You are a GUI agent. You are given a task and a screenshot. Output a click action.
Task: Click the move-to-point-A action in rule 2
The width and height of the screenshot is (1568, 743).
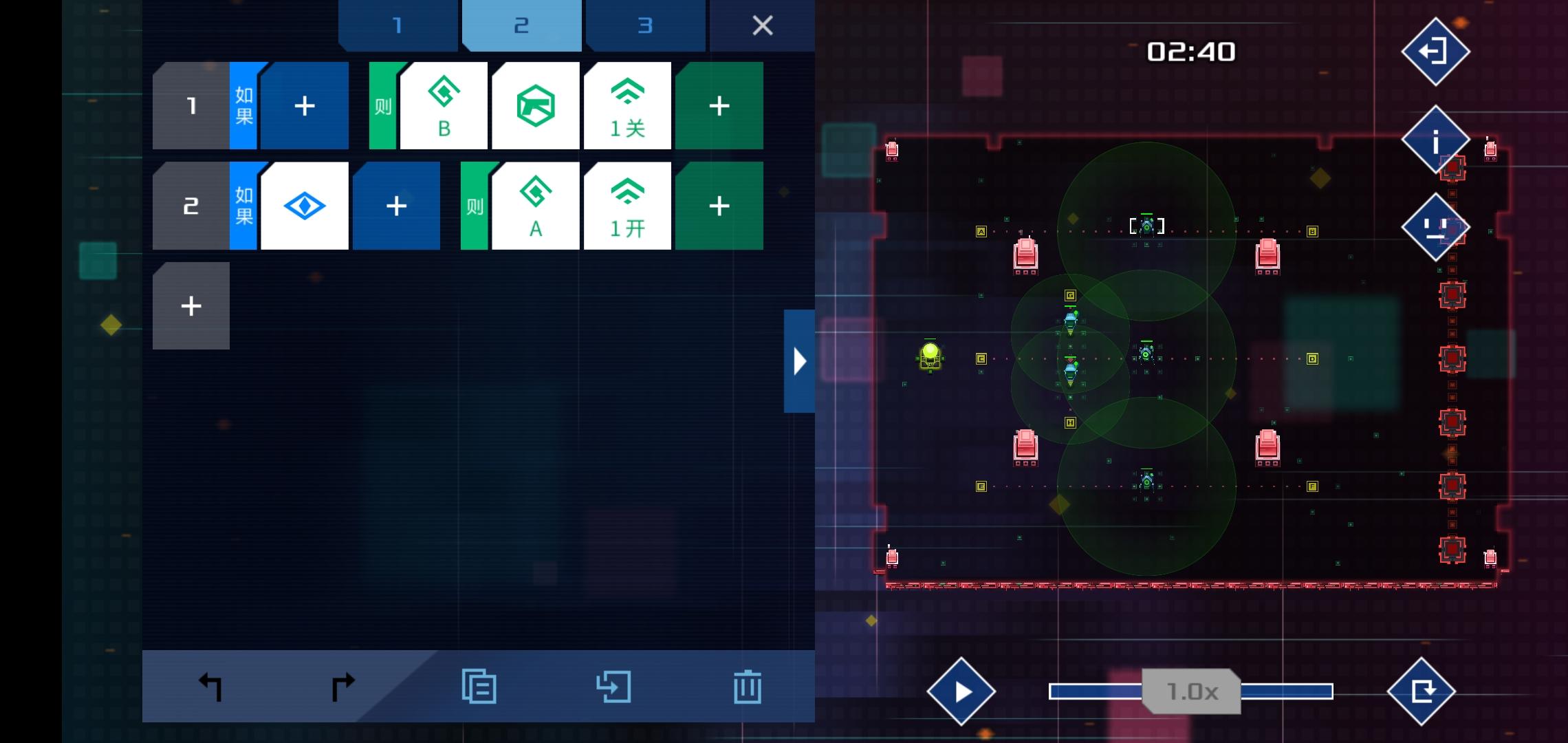coord(536,206)
